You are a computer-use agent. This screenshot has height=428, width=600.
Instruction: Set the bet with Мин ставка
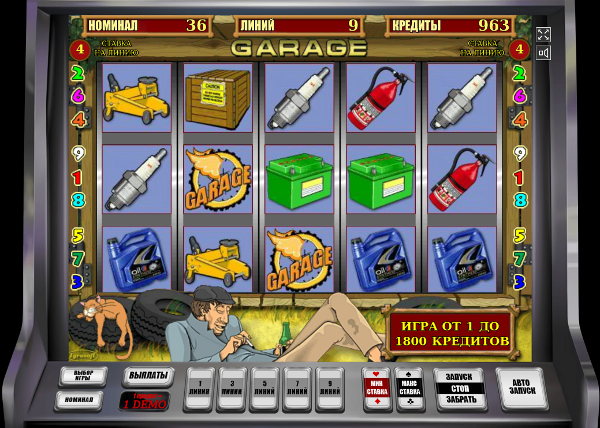click(377, 386)
